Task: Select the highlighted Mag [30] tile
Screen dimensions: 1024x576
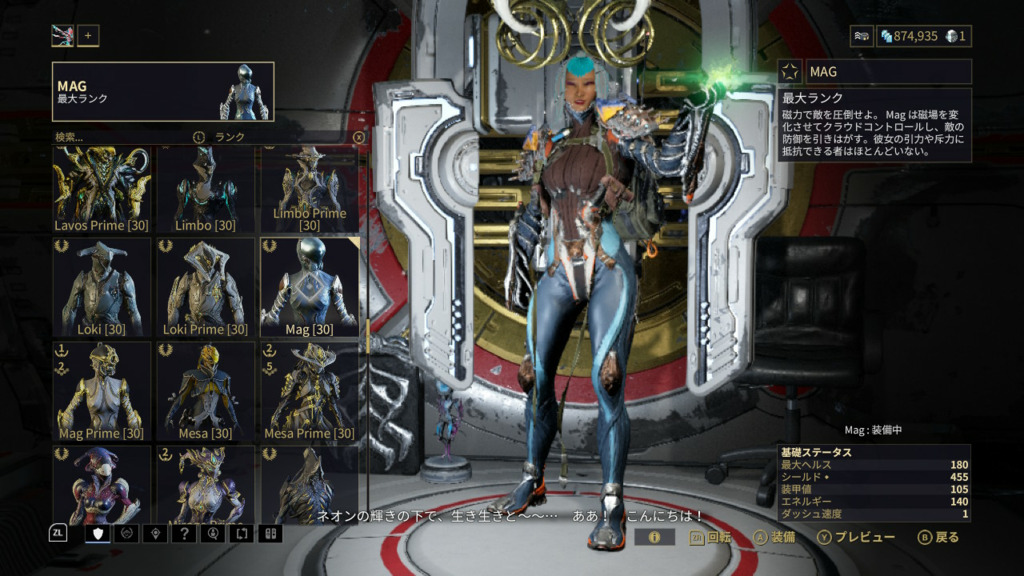Action: coord(309,287)
